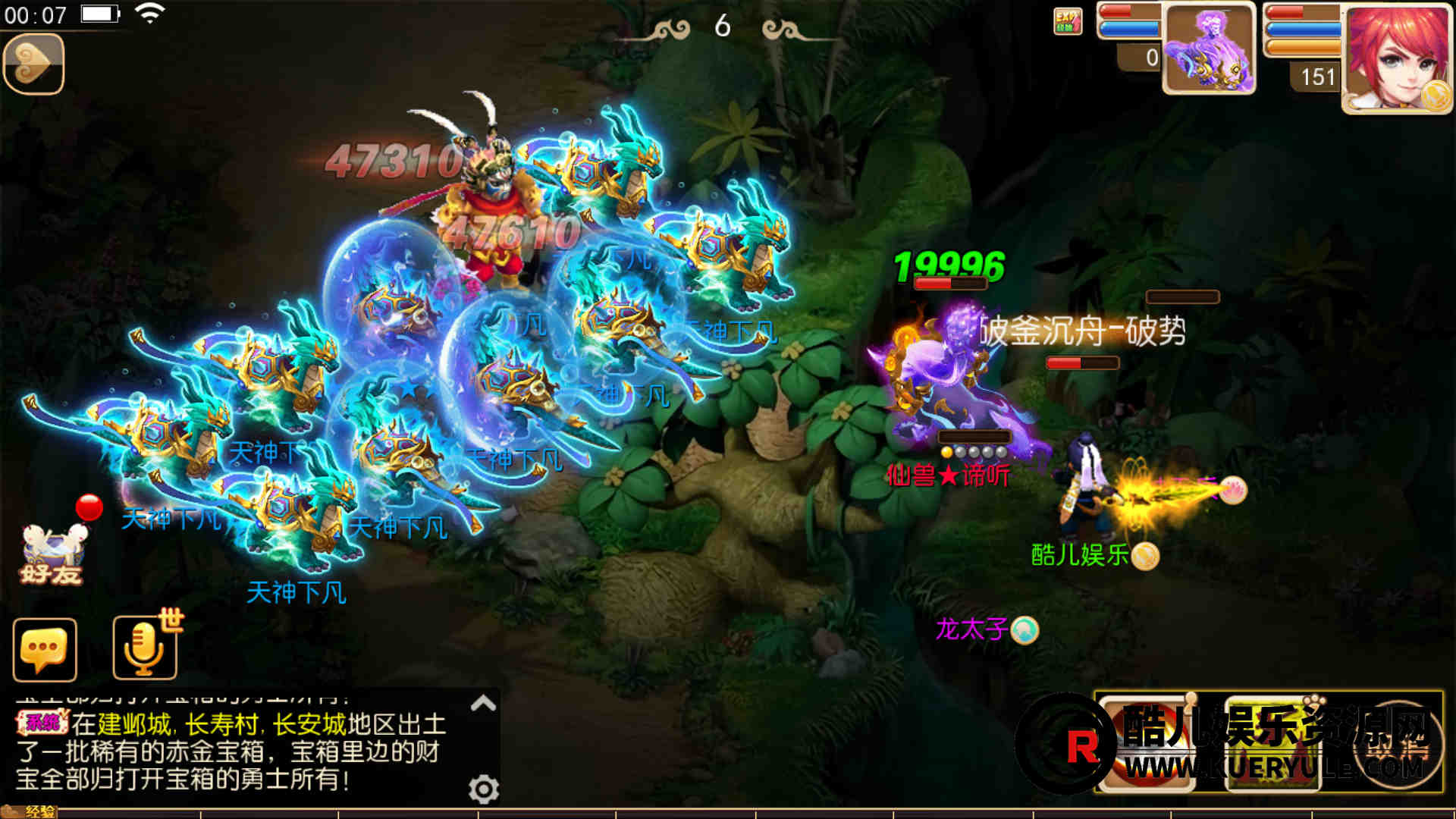The image size is (1456, 819).
Task: Select the yellow-green paw skill button
Action: pos(1273,745)
